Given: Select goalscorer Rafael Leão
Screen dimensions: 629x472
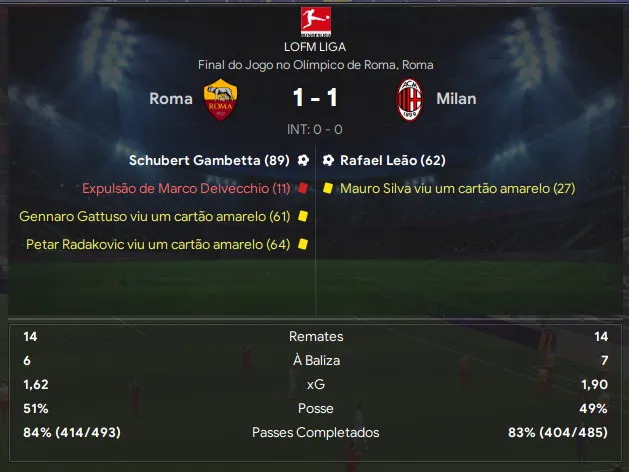Looking at the screenshot, I should point(392,160).
